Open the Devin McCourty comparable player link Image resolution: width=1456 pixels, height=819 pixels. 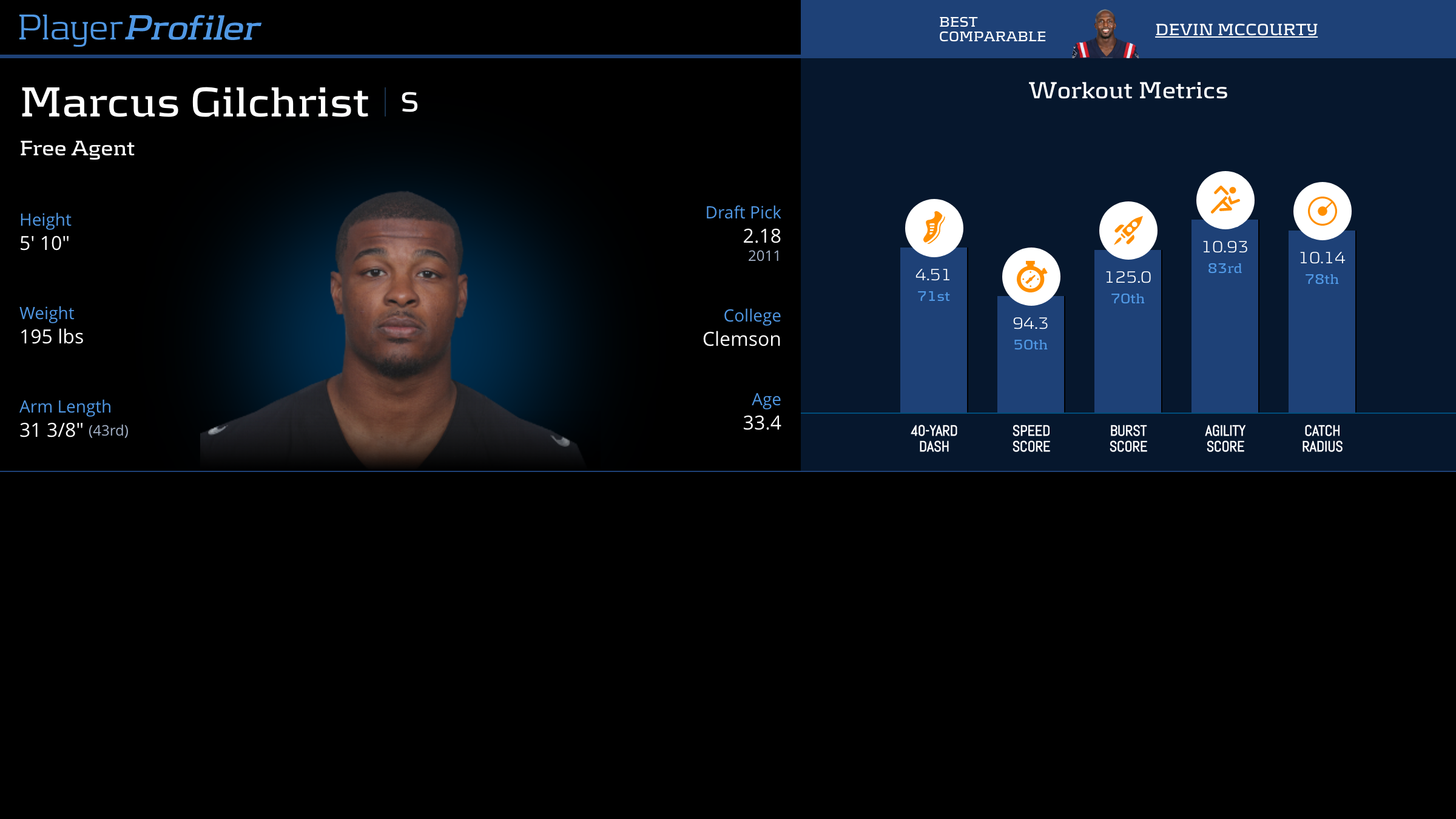[1236, 29]
